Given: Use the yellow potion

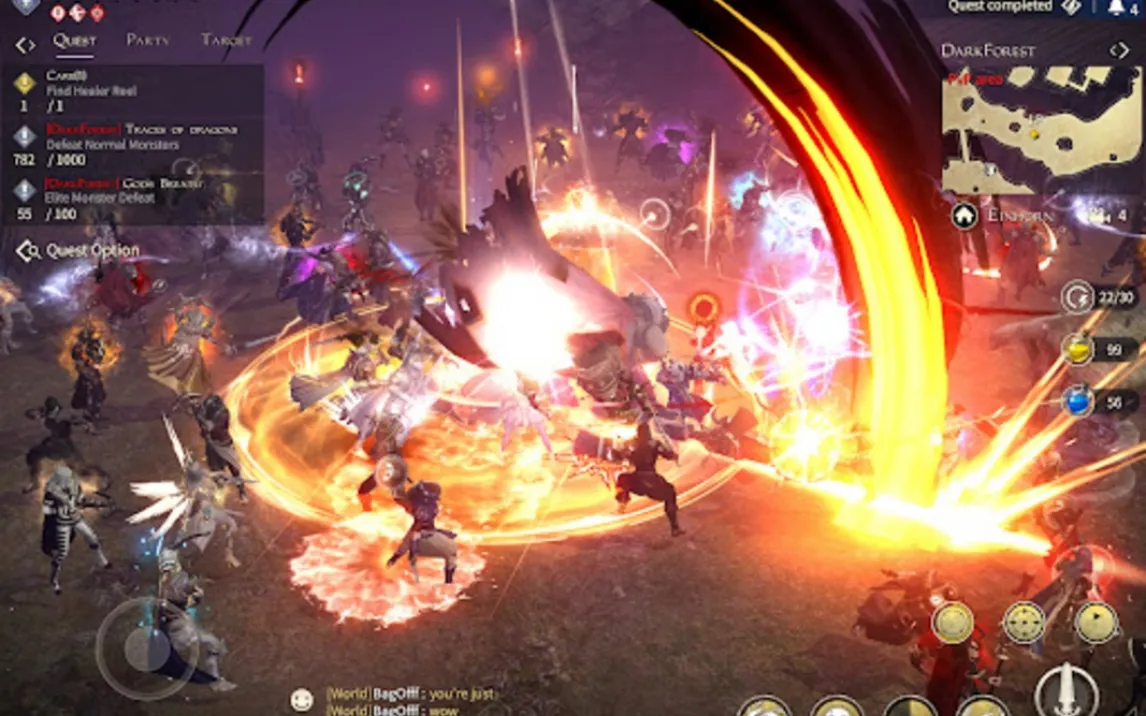Looking at the screenshot, I should 1078,349.
